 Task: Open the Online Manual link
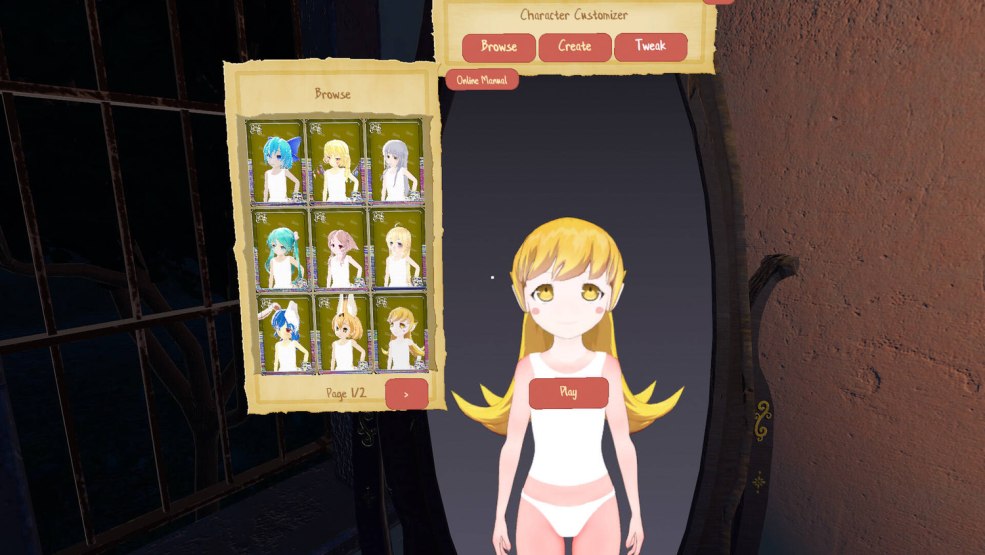482,80
